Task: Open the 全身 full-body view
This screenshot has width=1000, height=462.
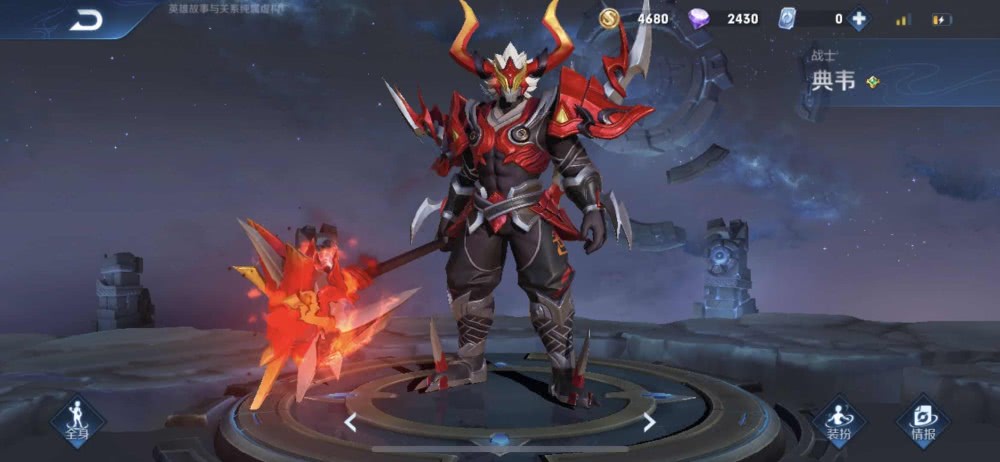Action: click(77, 419)
